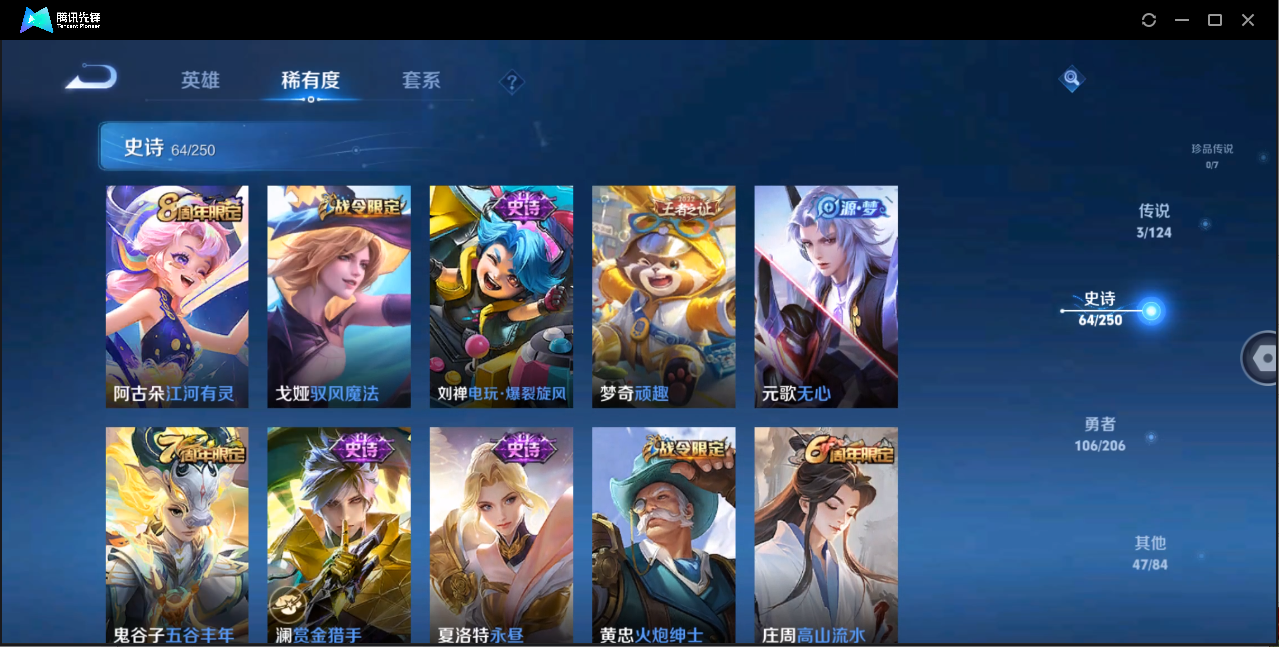The image size is (1279, 647).
Task: Select the 稀有度 tab
Action: pos(310,81)
